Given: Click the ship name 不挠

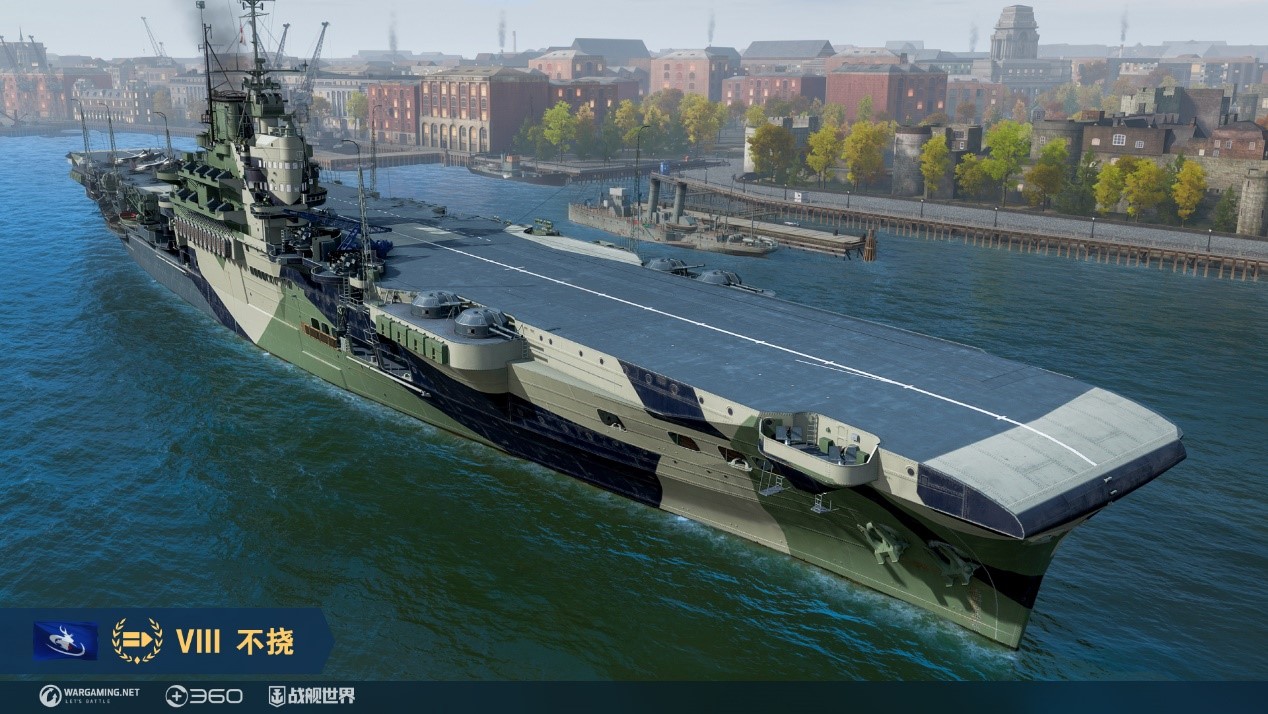Looking at the screenshot, I should click(265, 642).
